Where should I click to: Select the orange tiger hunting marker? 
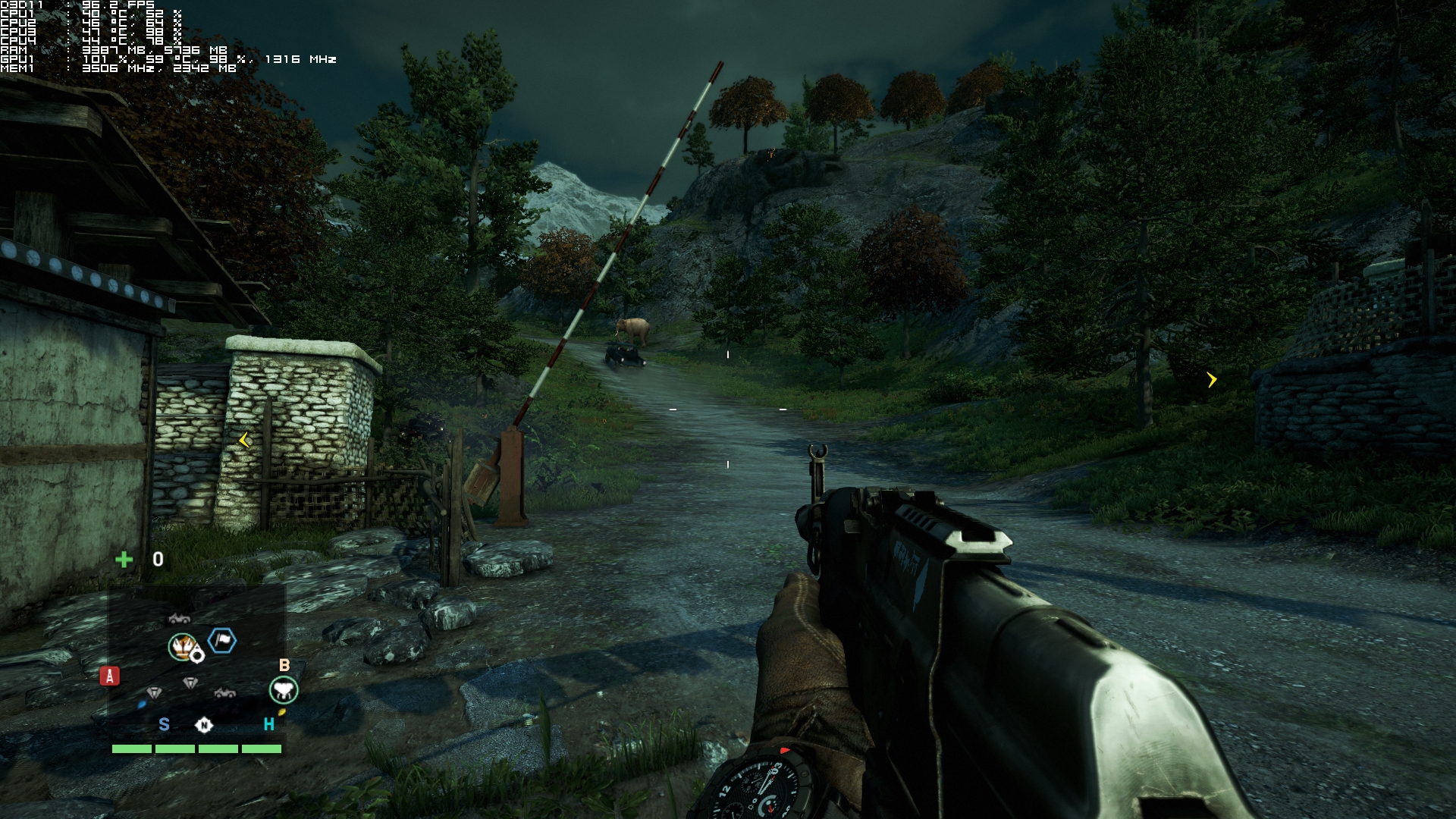[x=182, y=646]
